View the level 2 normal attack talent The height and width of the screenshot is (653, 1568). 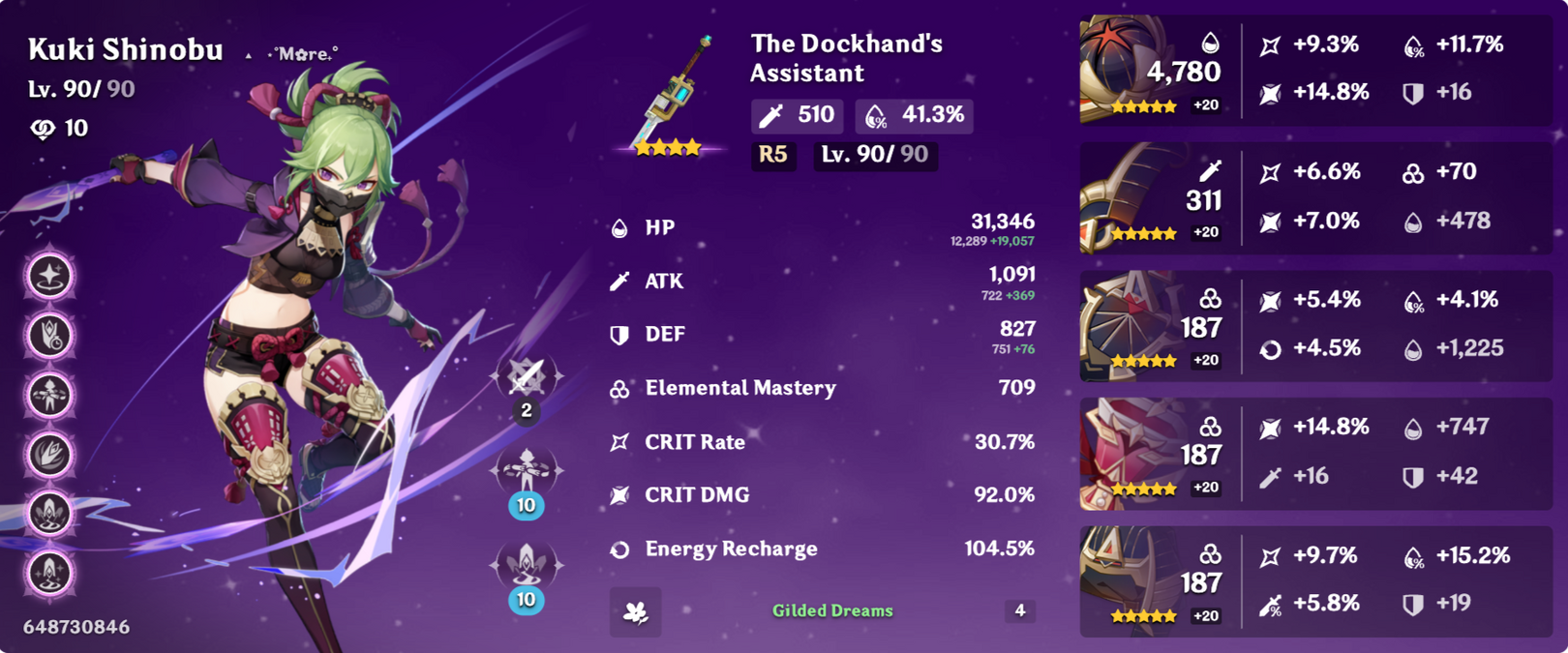pos(527,377)
